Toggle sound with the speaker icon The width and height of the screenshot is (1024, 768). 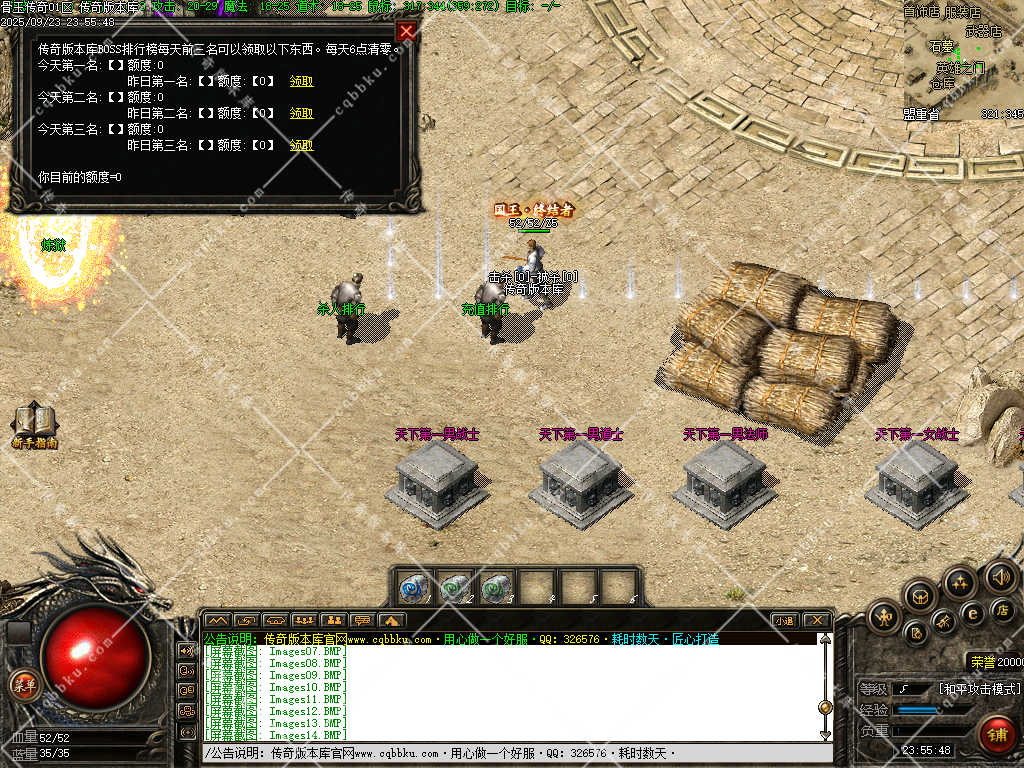pos(1000,576)
